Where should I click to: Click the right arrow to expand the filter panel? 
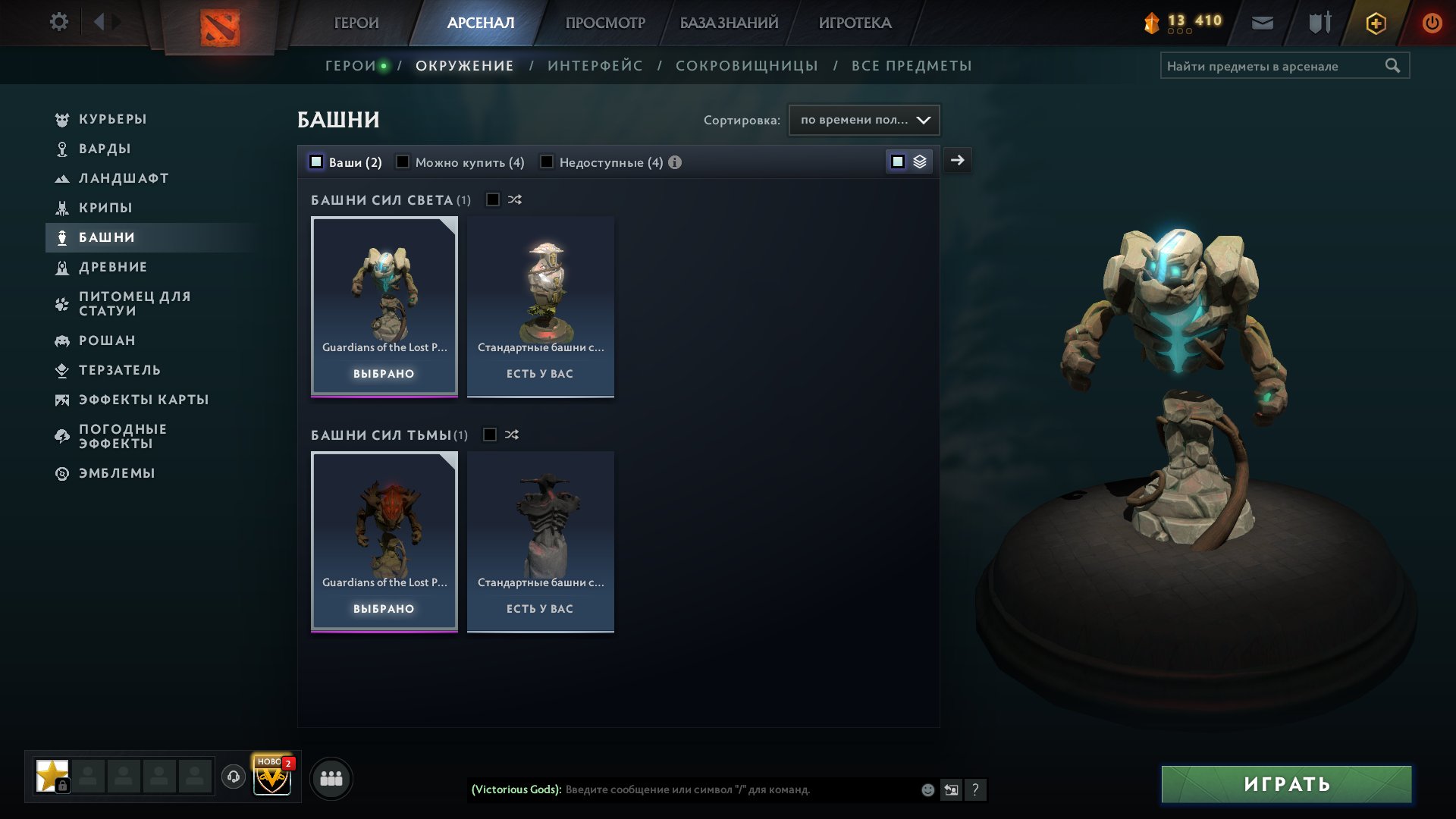point(958,161)
